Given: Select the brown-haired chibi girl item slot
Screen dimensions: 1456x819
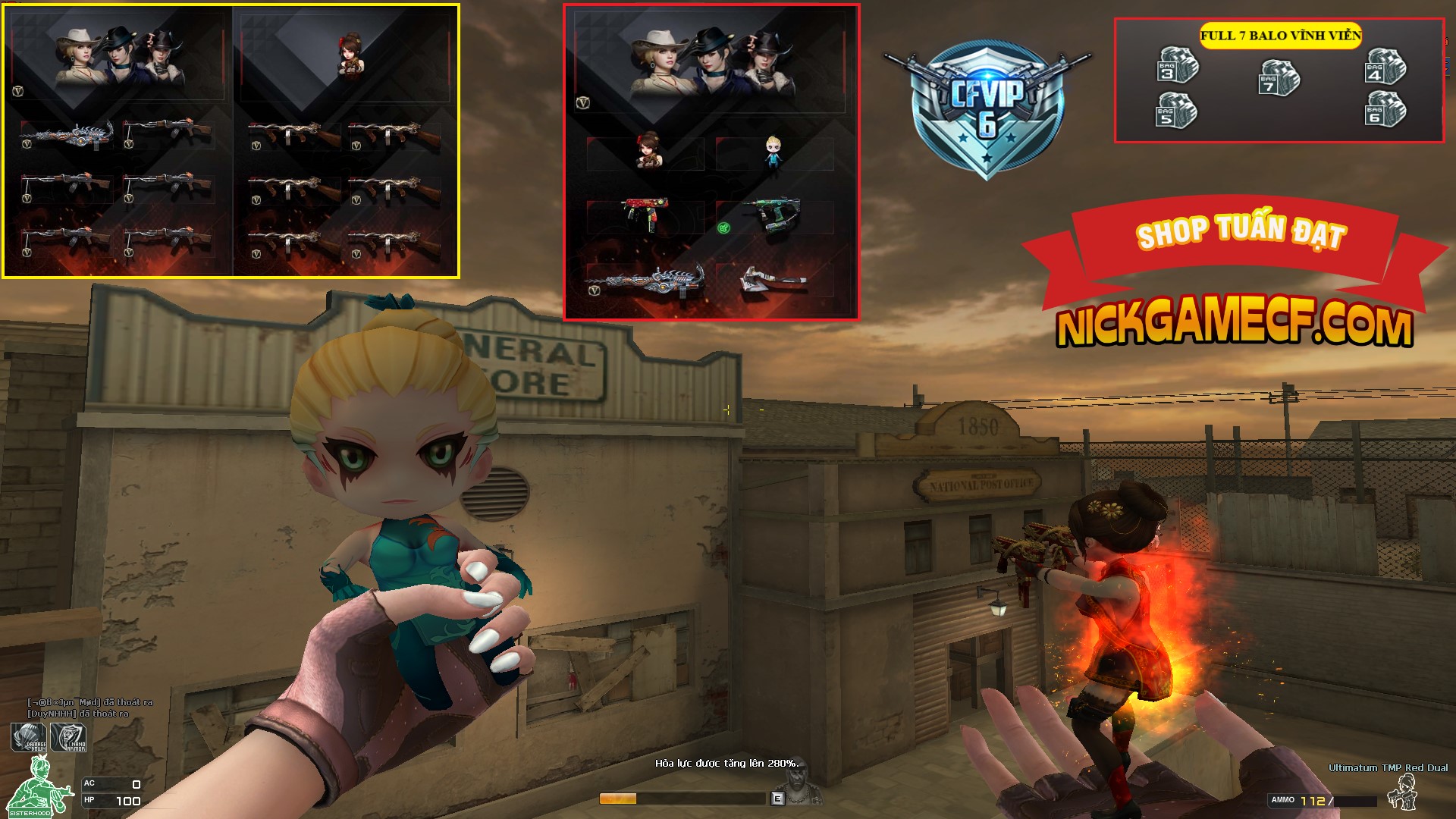Looking at the screenshot, I should (646, 151).
